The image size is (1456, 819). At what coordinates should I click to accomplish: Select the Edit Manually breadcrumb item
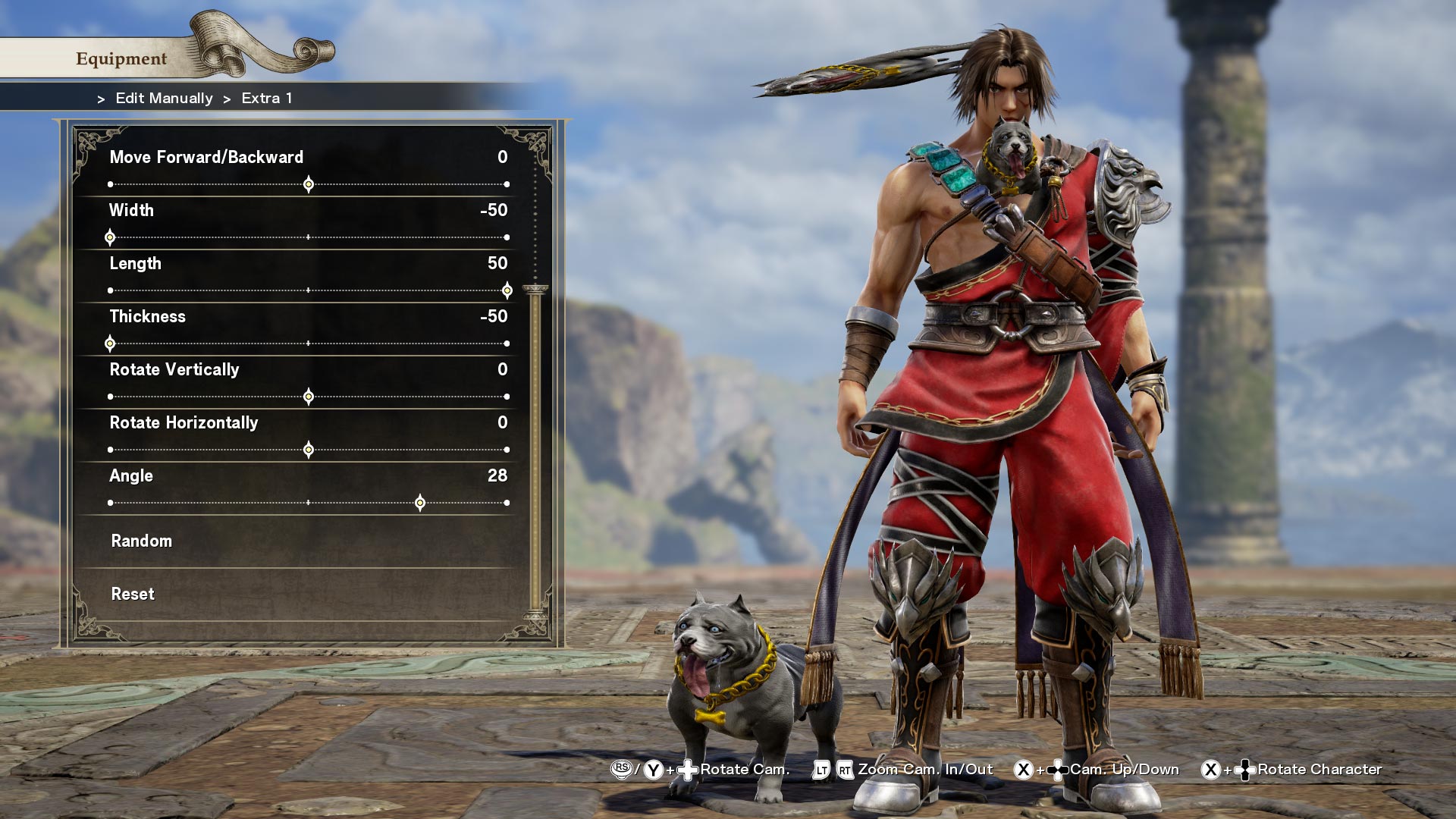coord(163,98)
